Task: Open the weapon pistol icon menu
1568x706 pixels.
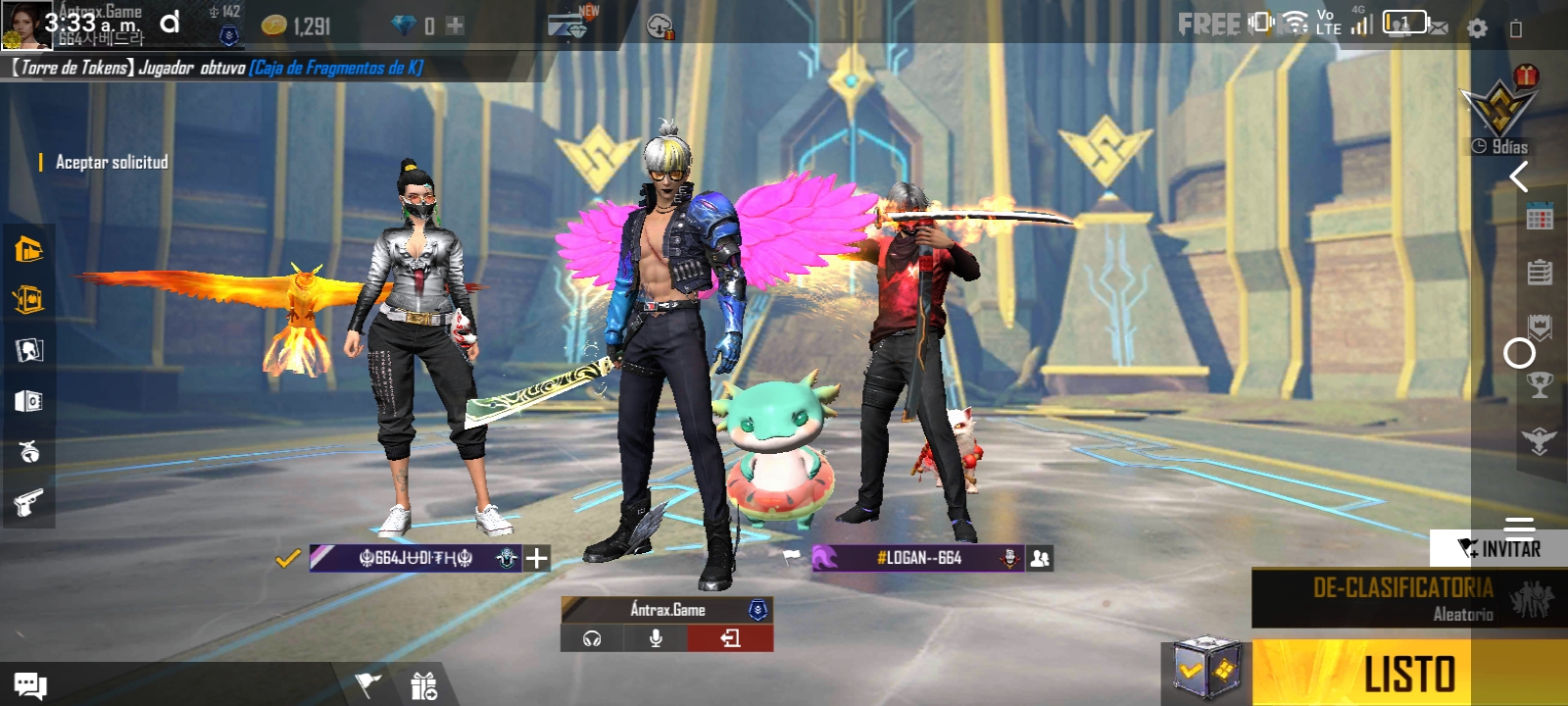Action: click(x=28, y=503)
